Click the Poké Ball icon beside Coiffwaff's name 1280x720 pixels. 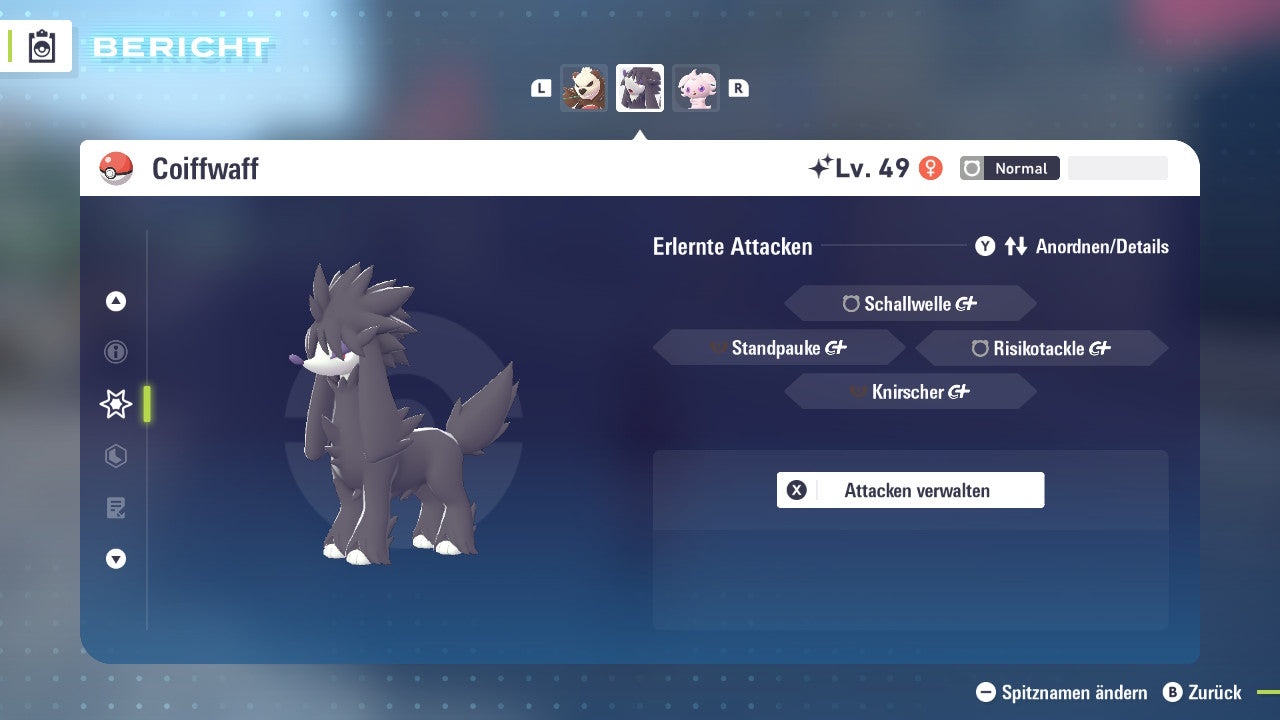pyautogui.click(x=117, y=169)
